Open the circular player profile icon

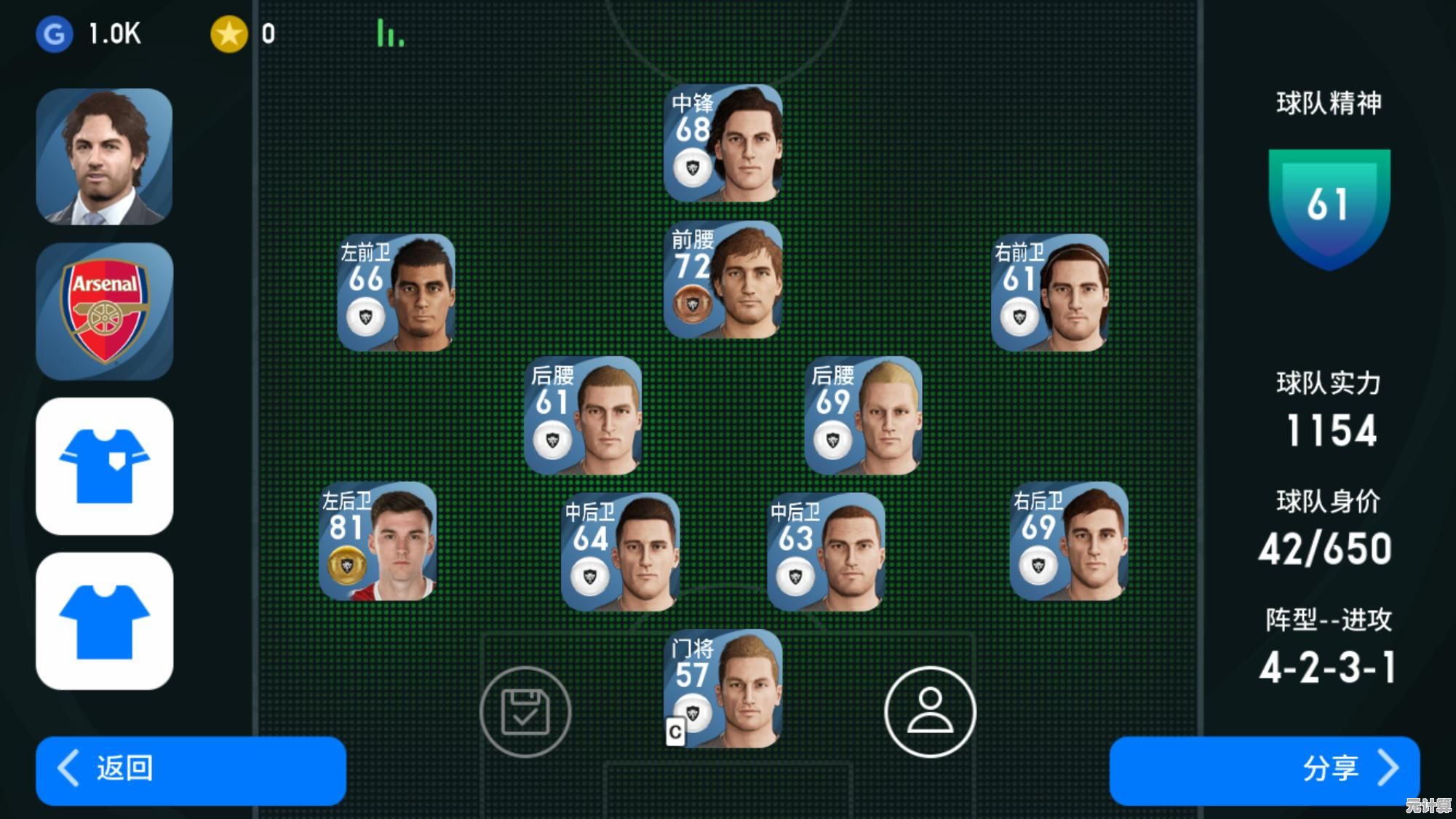[930, 711]
